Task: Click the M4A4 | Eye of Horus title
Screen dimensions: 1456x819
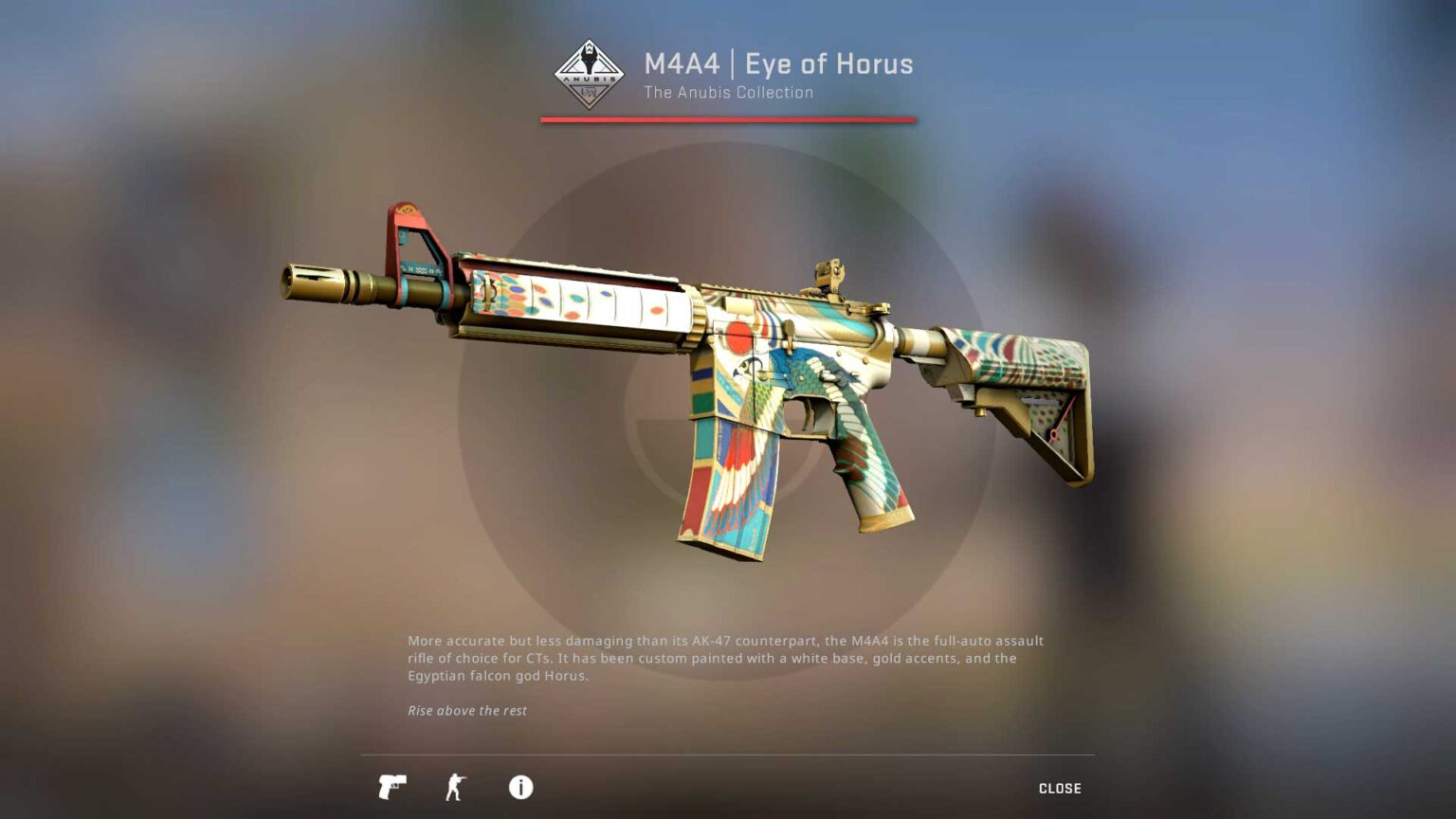Action: point(777,64)
